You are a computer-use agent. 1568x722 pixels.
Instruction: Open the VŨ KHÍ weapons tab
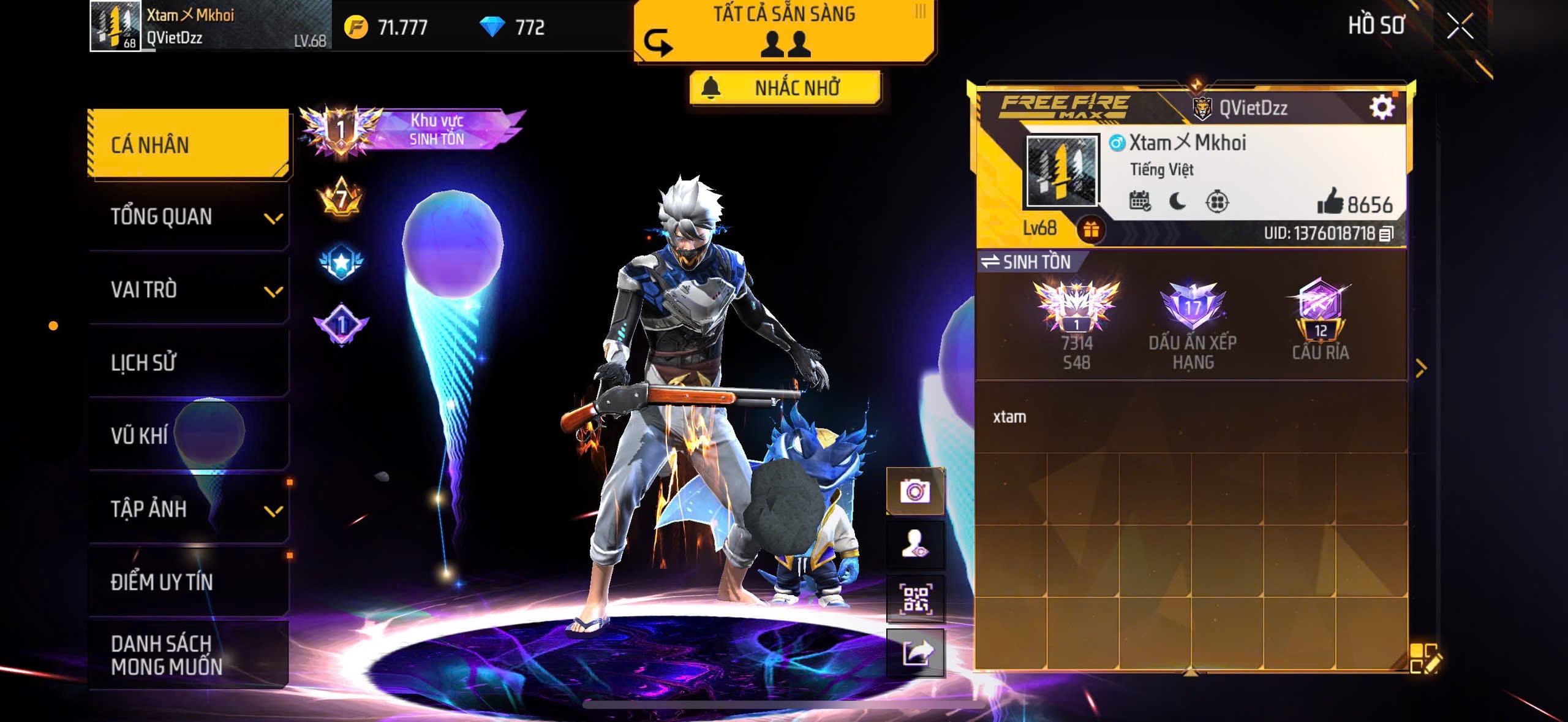pos(189,436)
